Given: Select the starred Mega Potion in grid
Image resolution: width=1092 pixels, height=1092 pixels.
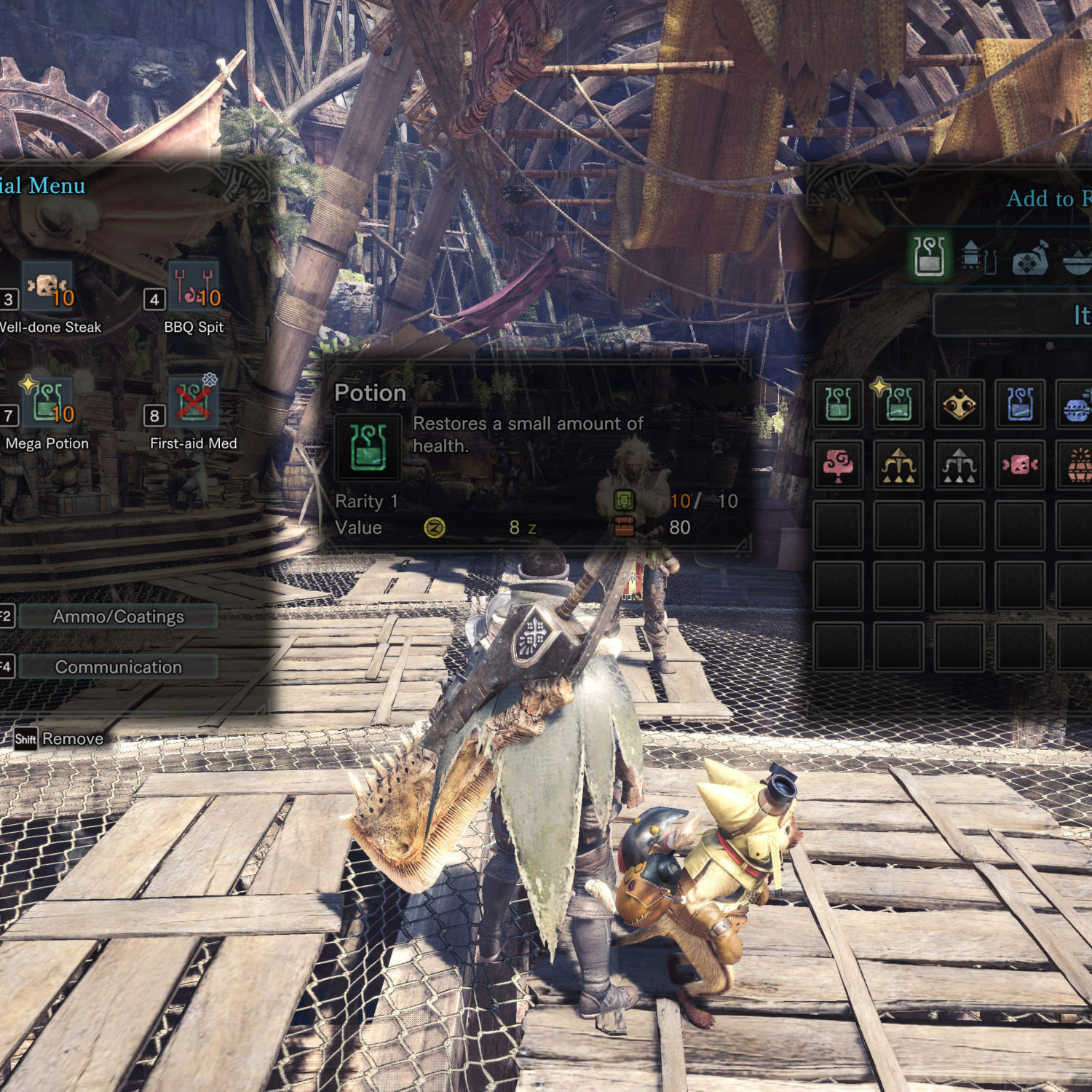Looking at the screenshot, I should pos(898,404).
